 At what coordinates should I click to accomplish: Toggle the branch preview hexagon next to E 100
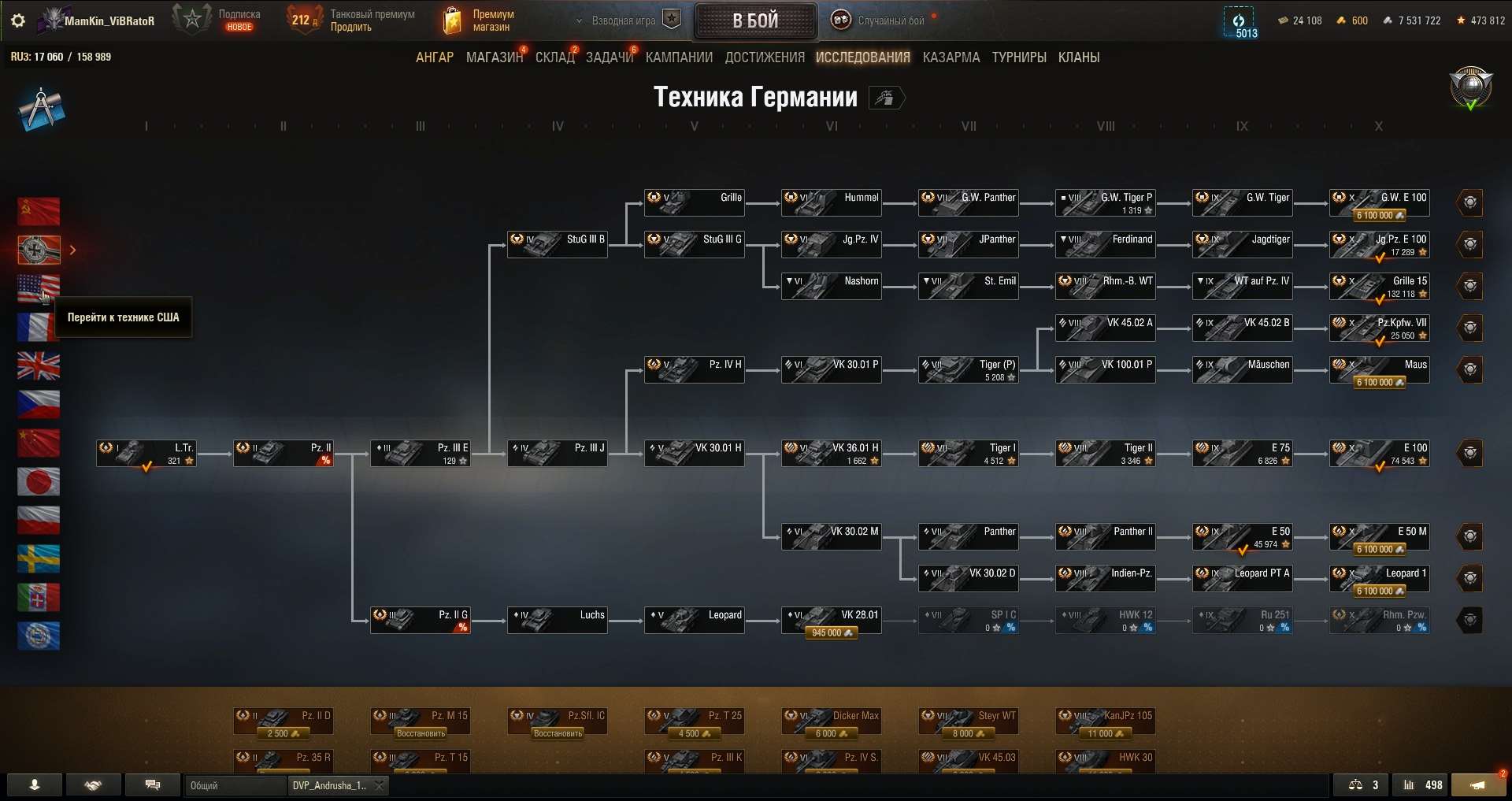coord(1471,453)
